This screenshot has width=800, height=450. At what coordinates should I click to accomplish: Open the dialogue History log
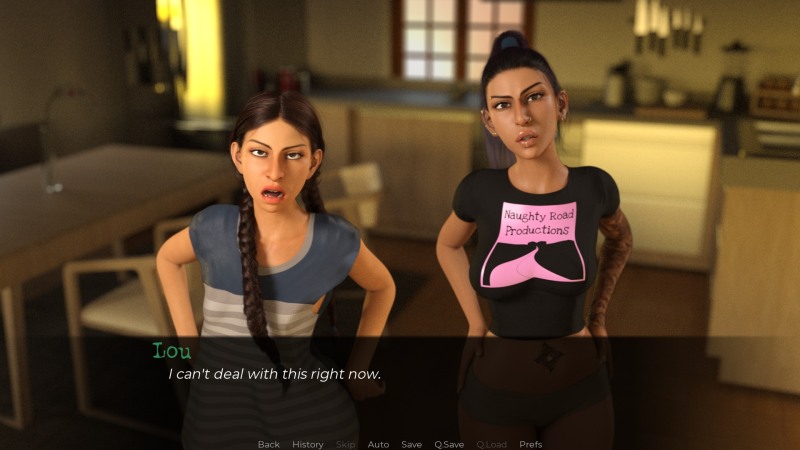[308, 444]
